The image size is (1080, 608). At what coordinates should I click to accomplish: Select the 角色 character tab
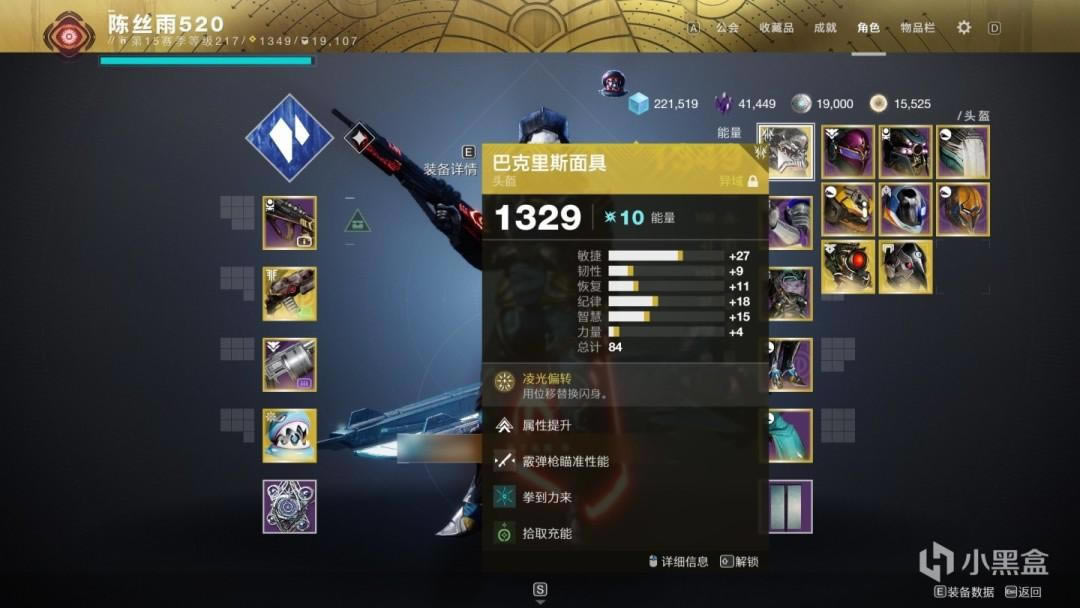(x=868, y=28)
